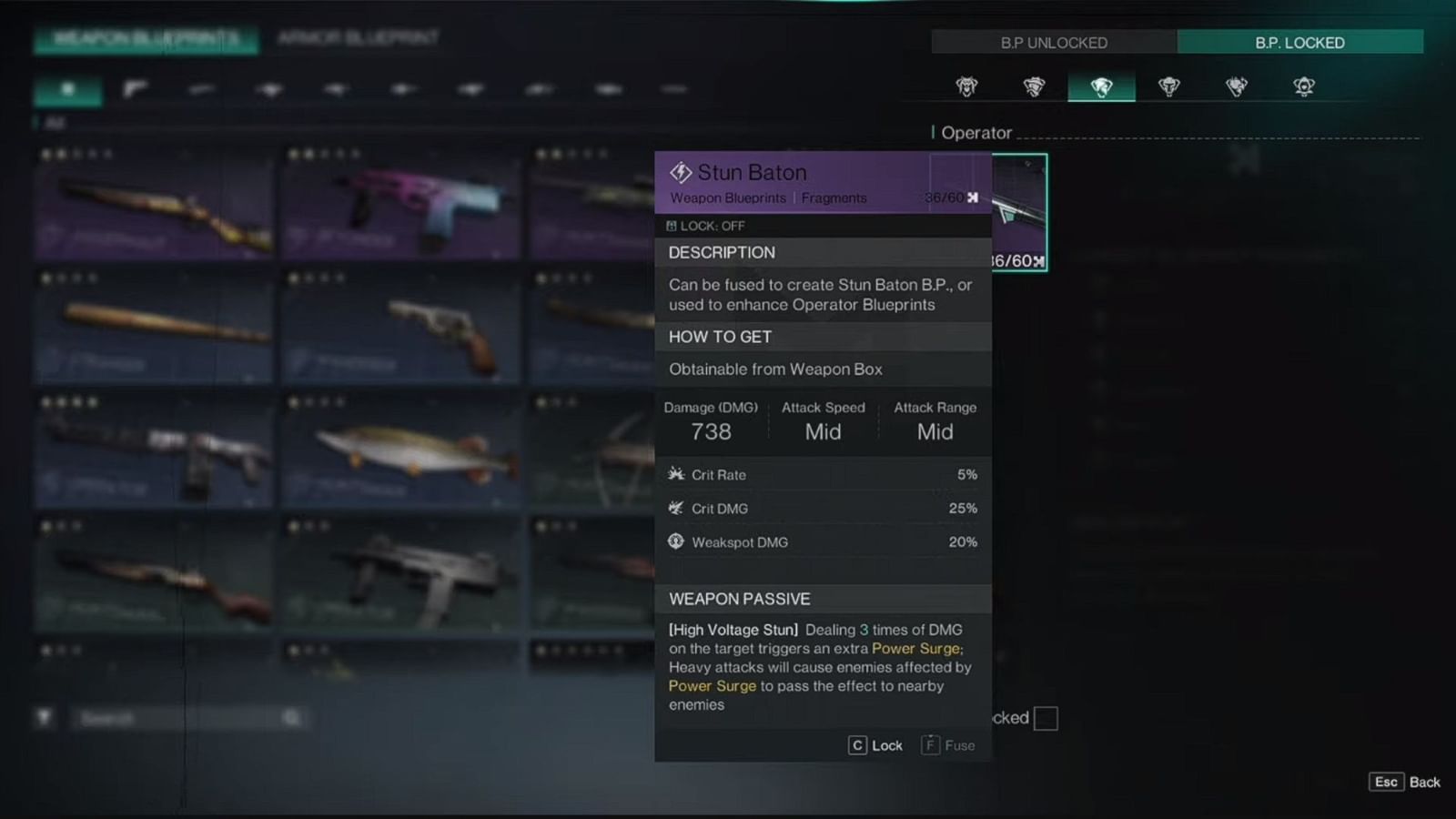Switch to the ARMOR BLUEPRINT tab
1456x819 pixels.
353,40
